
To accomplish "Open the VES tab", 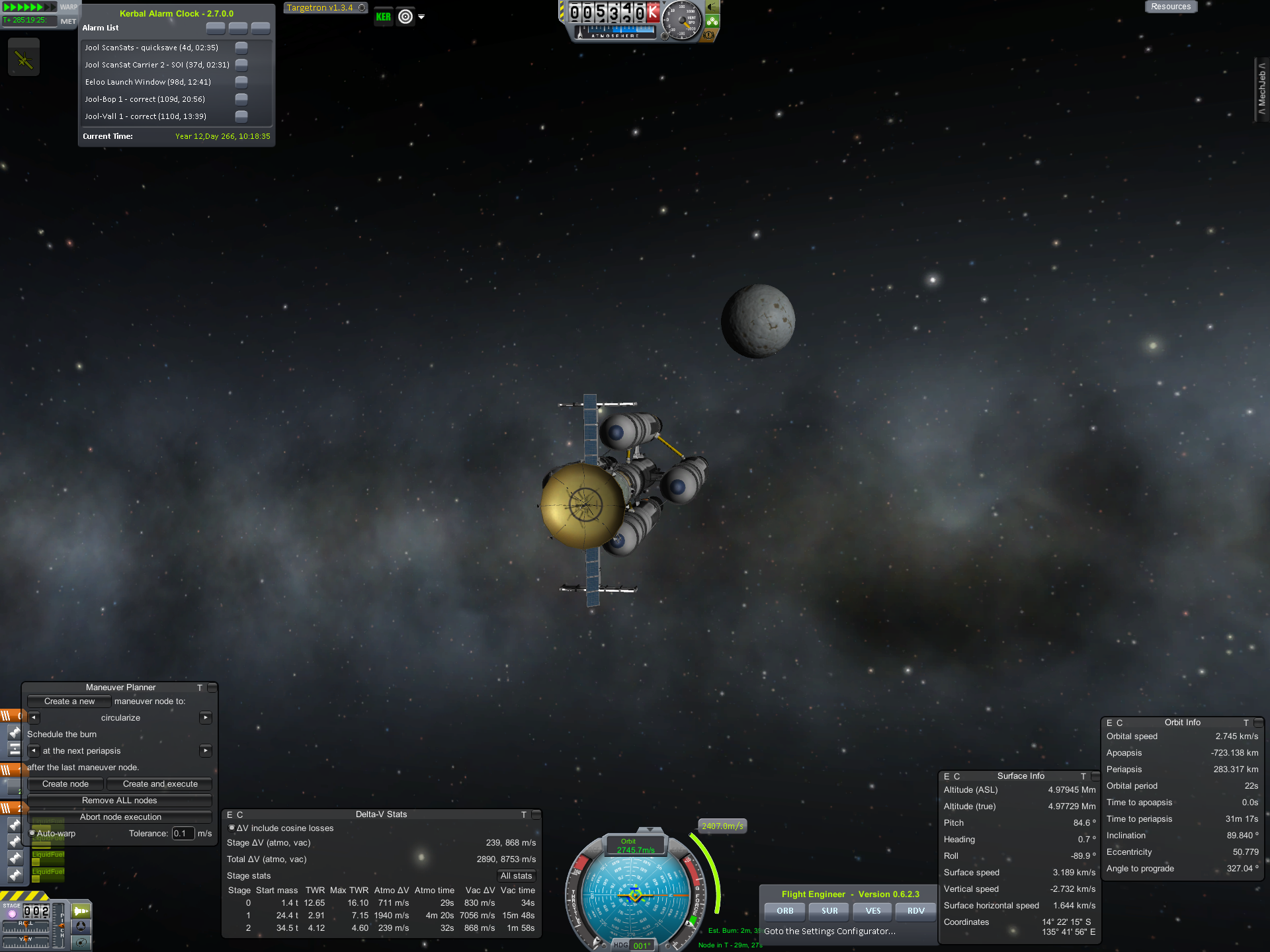I will [873, 911].
